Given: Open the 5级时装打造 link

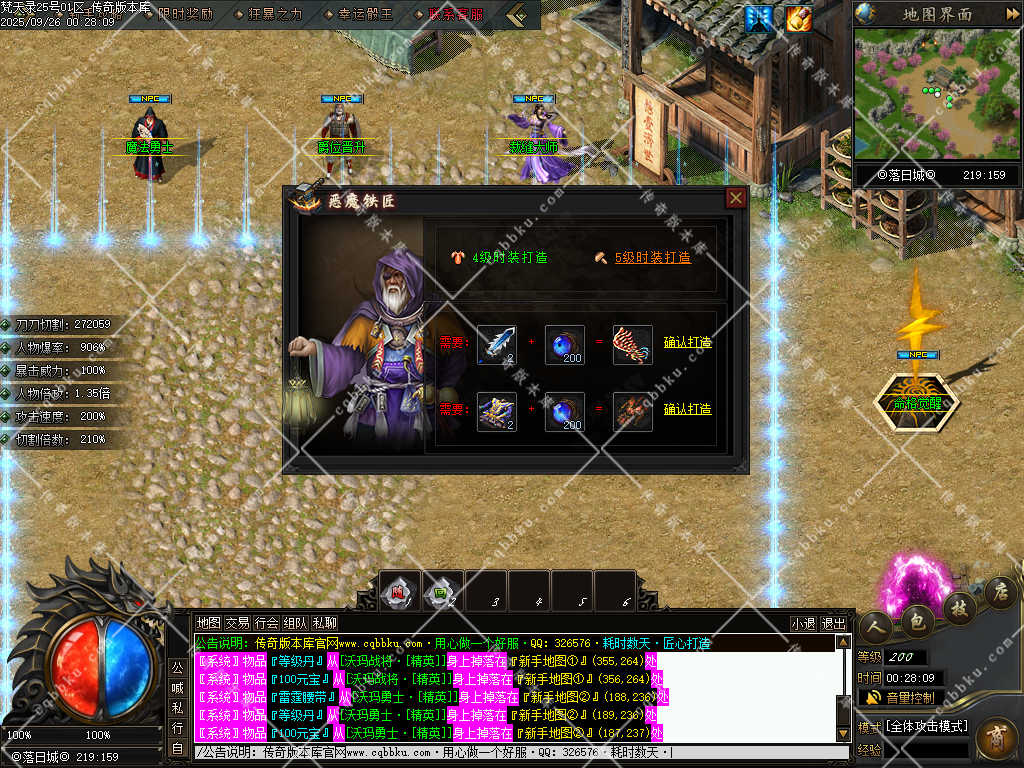Looking at the screenshot, I should tap(652, 257).
